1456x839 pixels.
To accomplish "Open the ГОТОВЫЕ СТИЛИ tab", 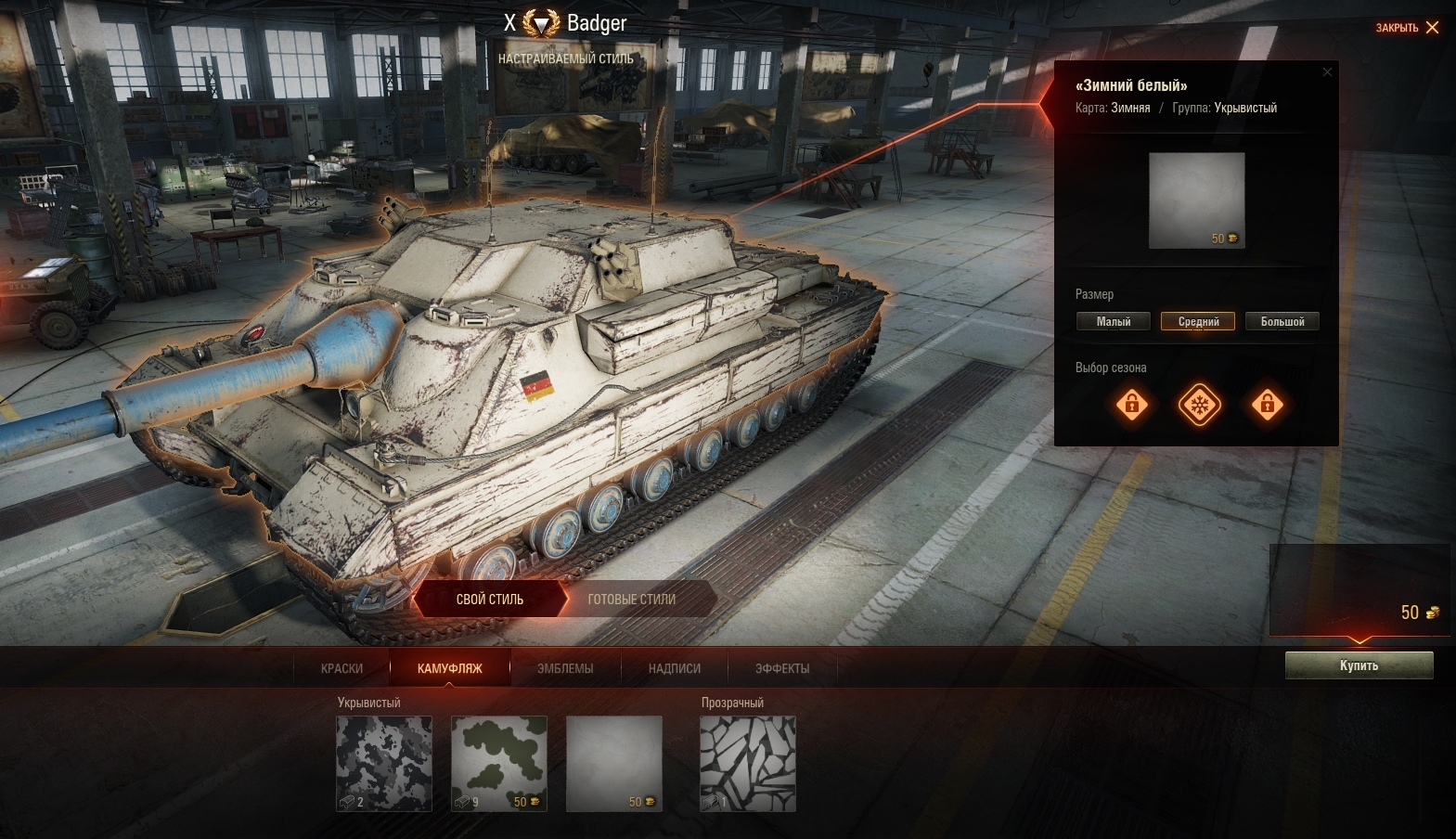I will [x=631, y=600].
